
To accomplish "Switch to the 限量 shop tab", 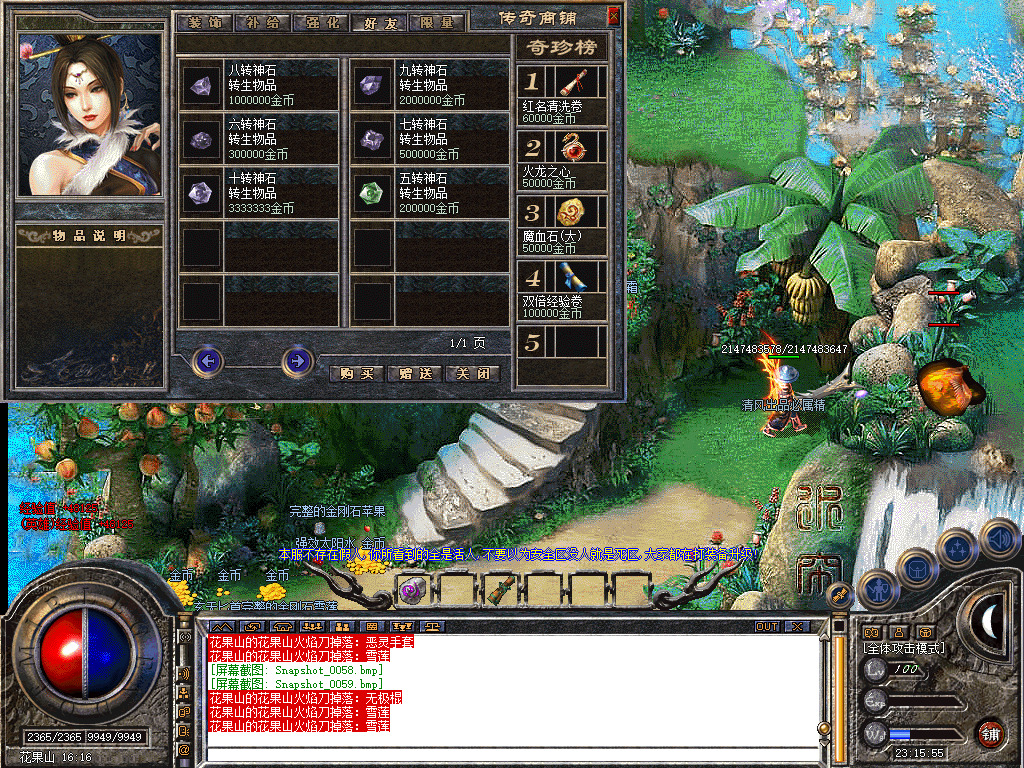I will click(438, 22).
